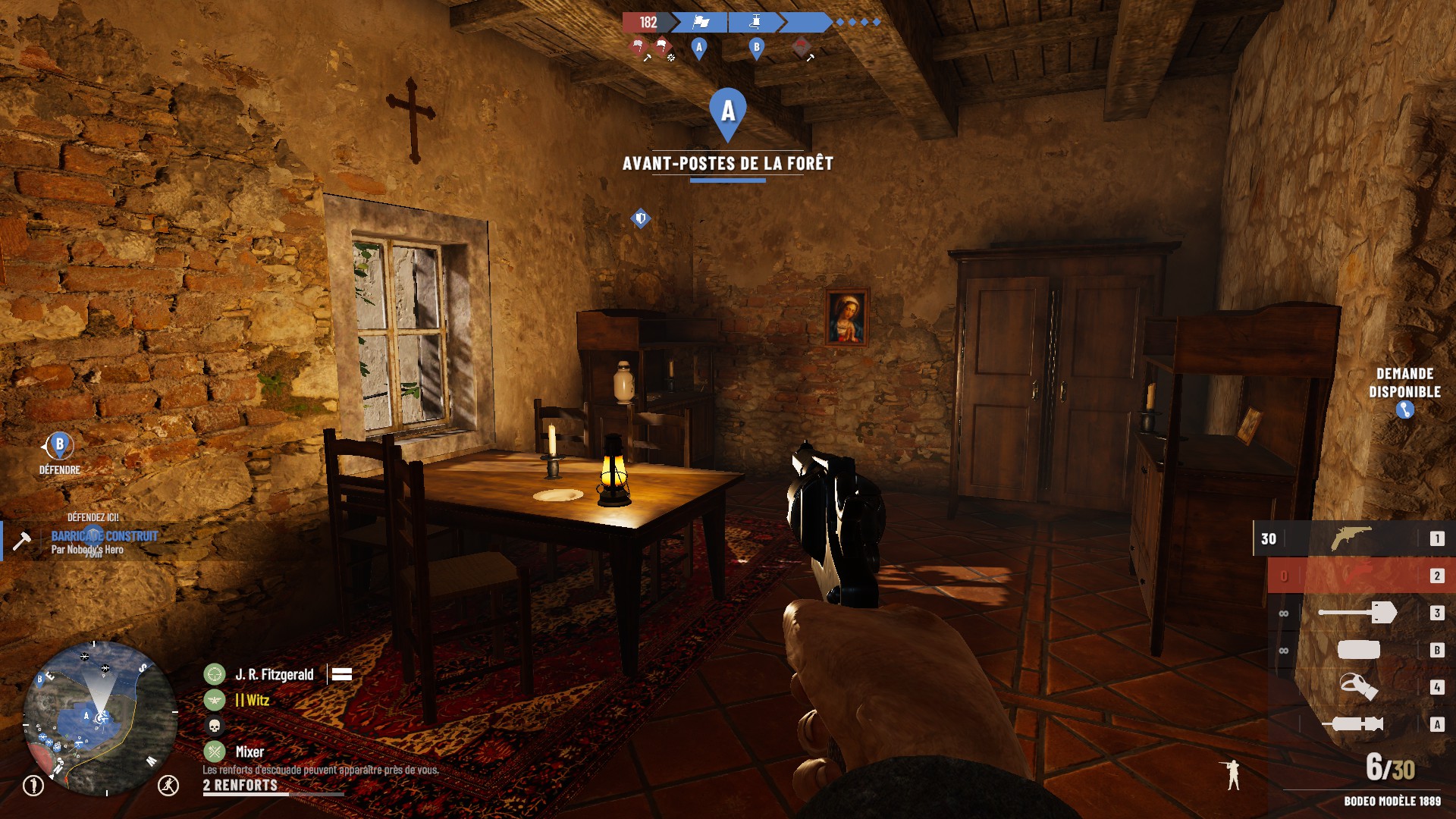Pick the stick grenade slot

[1354, 724]
